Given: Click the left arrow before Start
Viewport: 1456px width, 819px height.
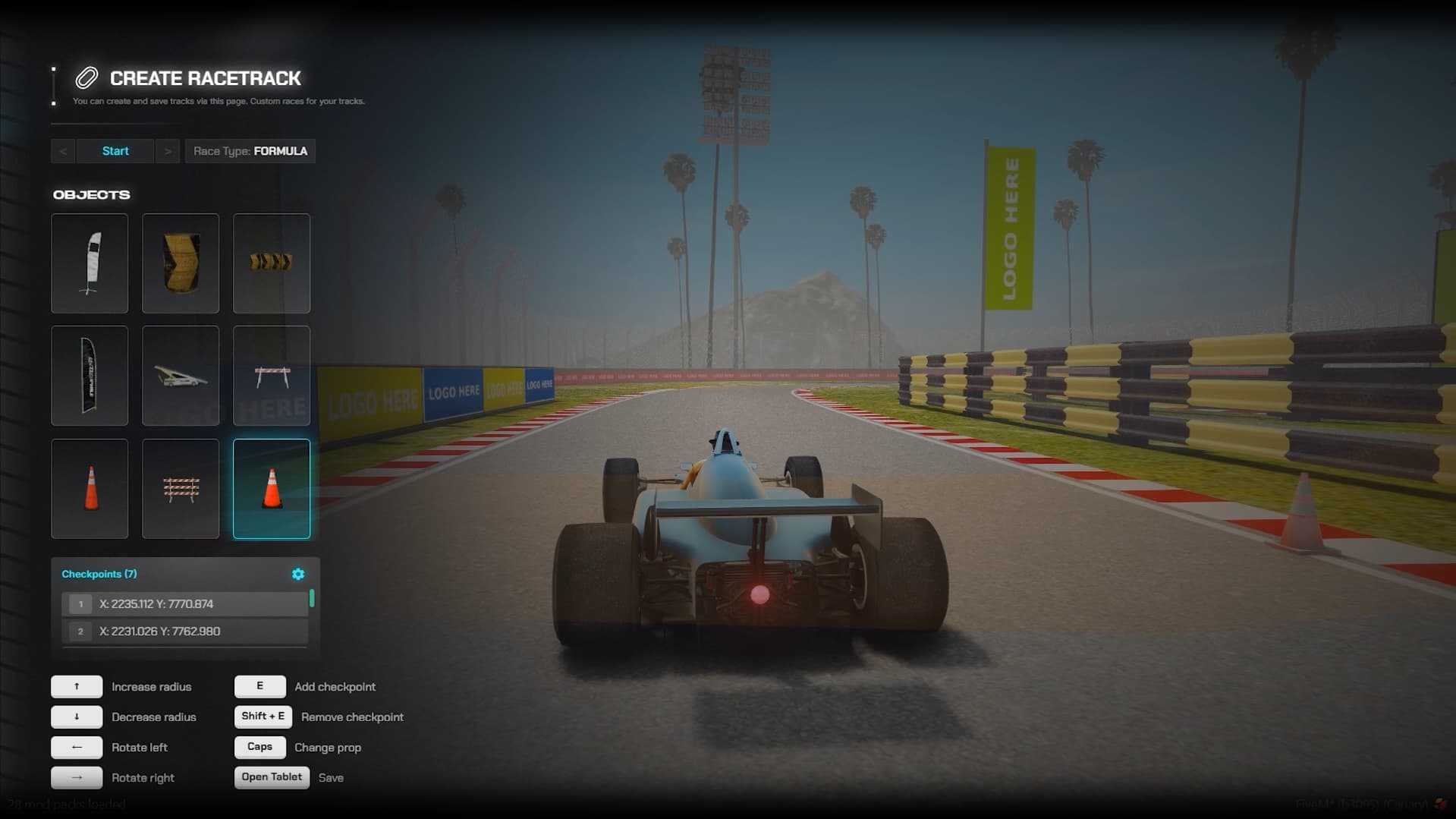Looking at the screenshot, I should click(x=63, y=150).
